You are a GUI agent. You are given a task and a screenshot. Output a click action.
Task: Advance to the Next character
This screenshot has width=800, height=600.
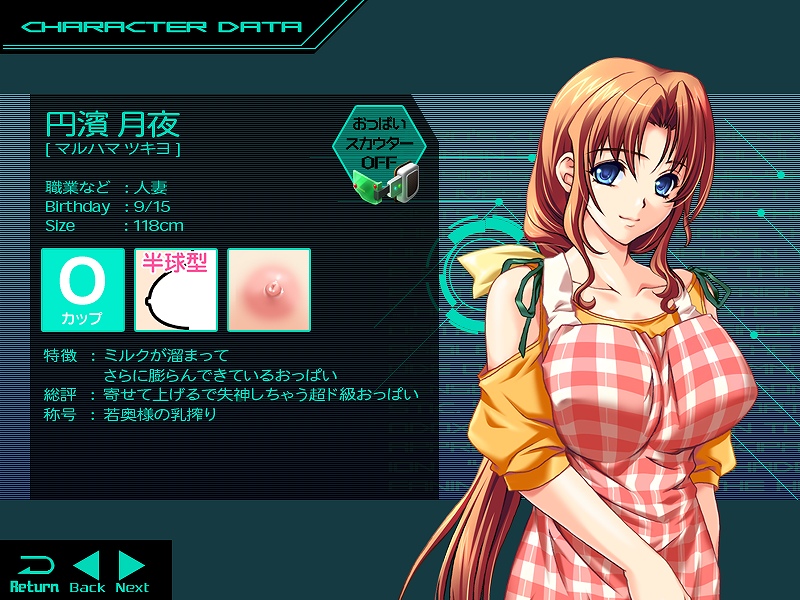click(132, 572)
